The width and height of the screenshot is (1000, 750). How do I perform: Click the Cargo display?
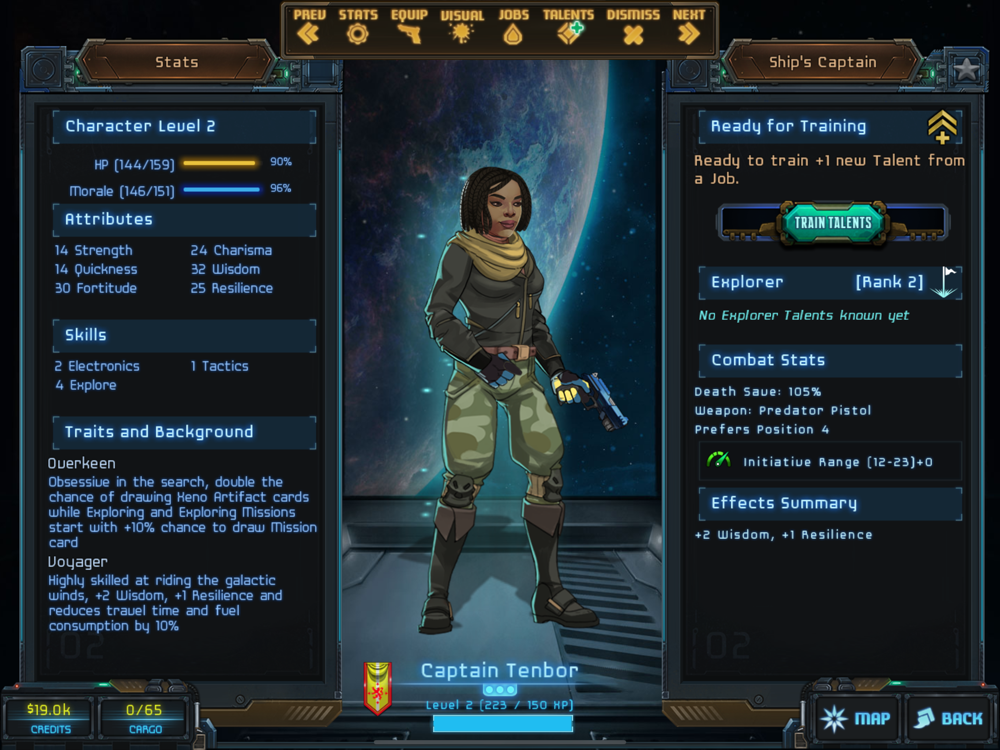tap(144, 717)
